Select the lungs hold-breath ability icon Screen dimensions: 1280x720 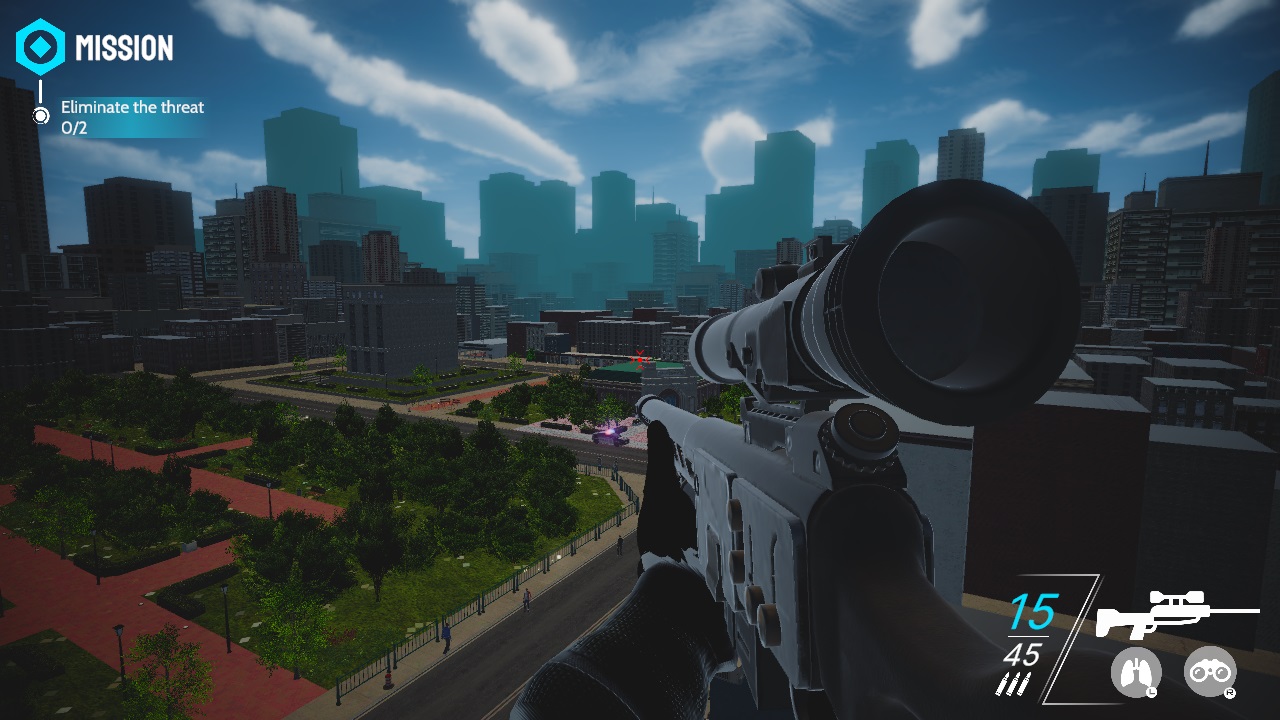1137,672
